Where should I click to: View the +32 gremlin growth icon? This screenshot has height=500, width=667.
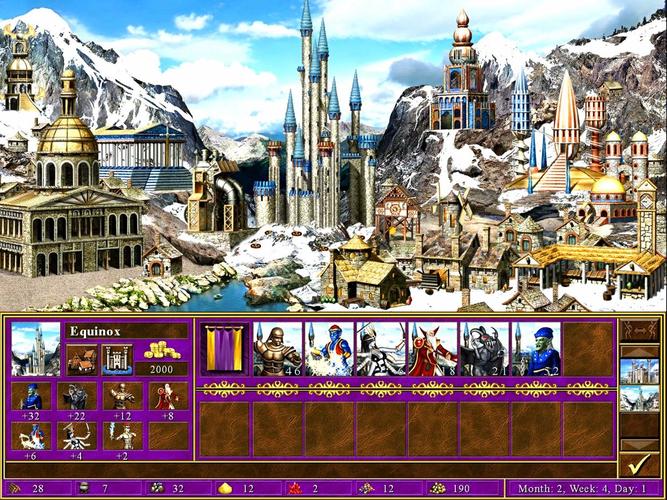31,397
